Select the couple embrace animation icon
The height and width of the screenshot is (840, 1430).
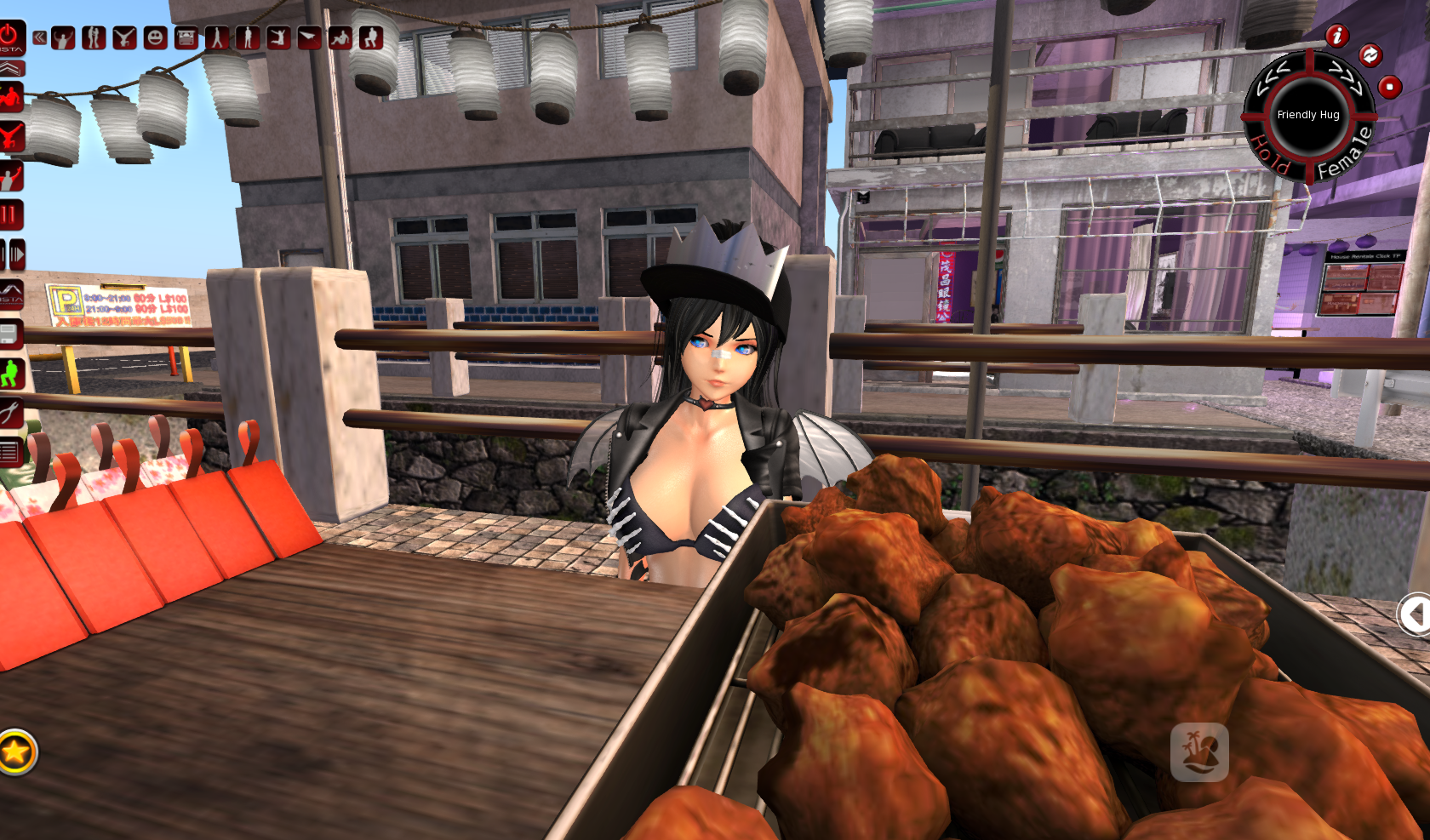pos(94,37)
